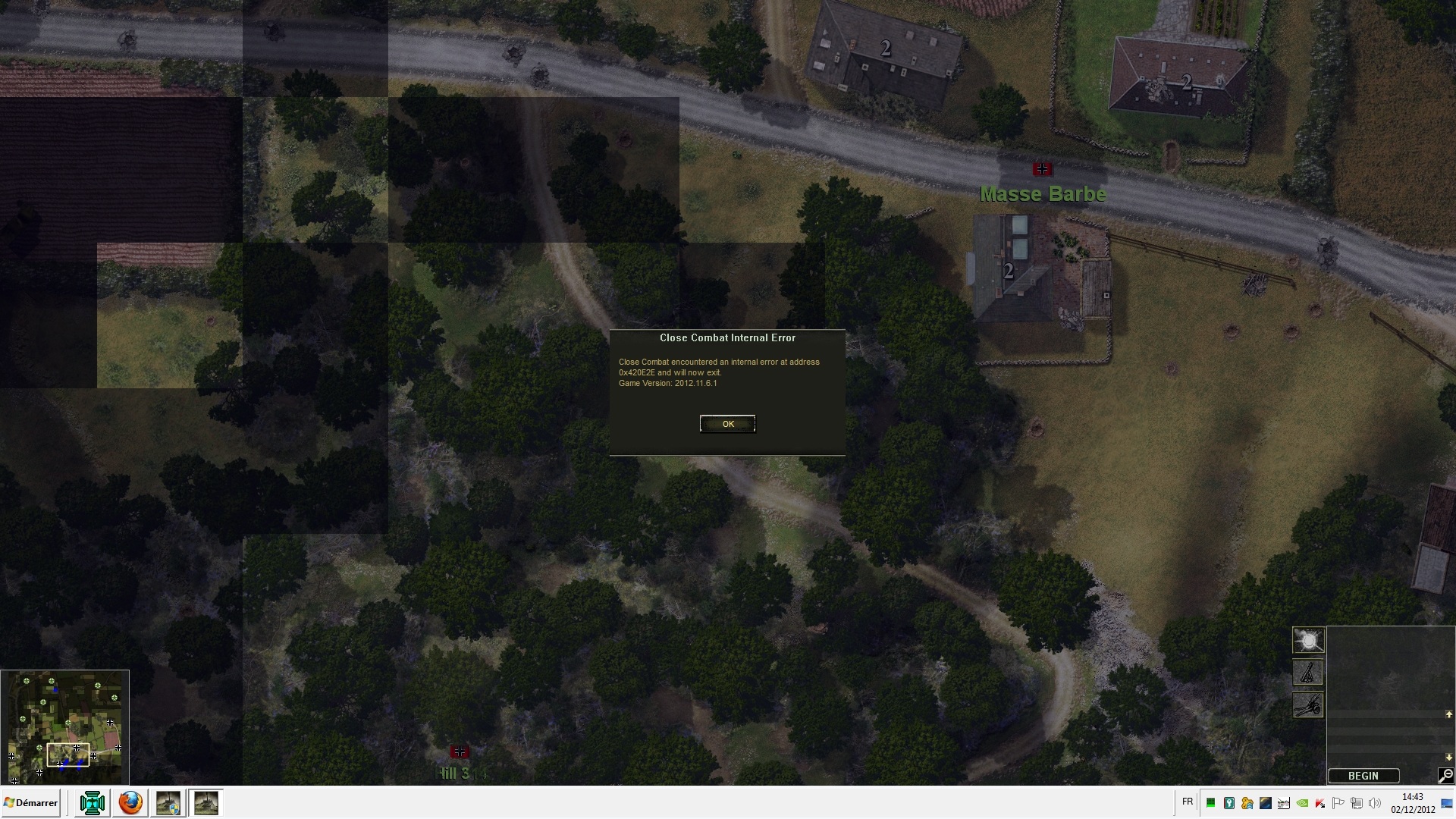Click the BEGIN button
This screenshot has height=819, width=1456.
pyautogui.click(x=1363, y=776)
